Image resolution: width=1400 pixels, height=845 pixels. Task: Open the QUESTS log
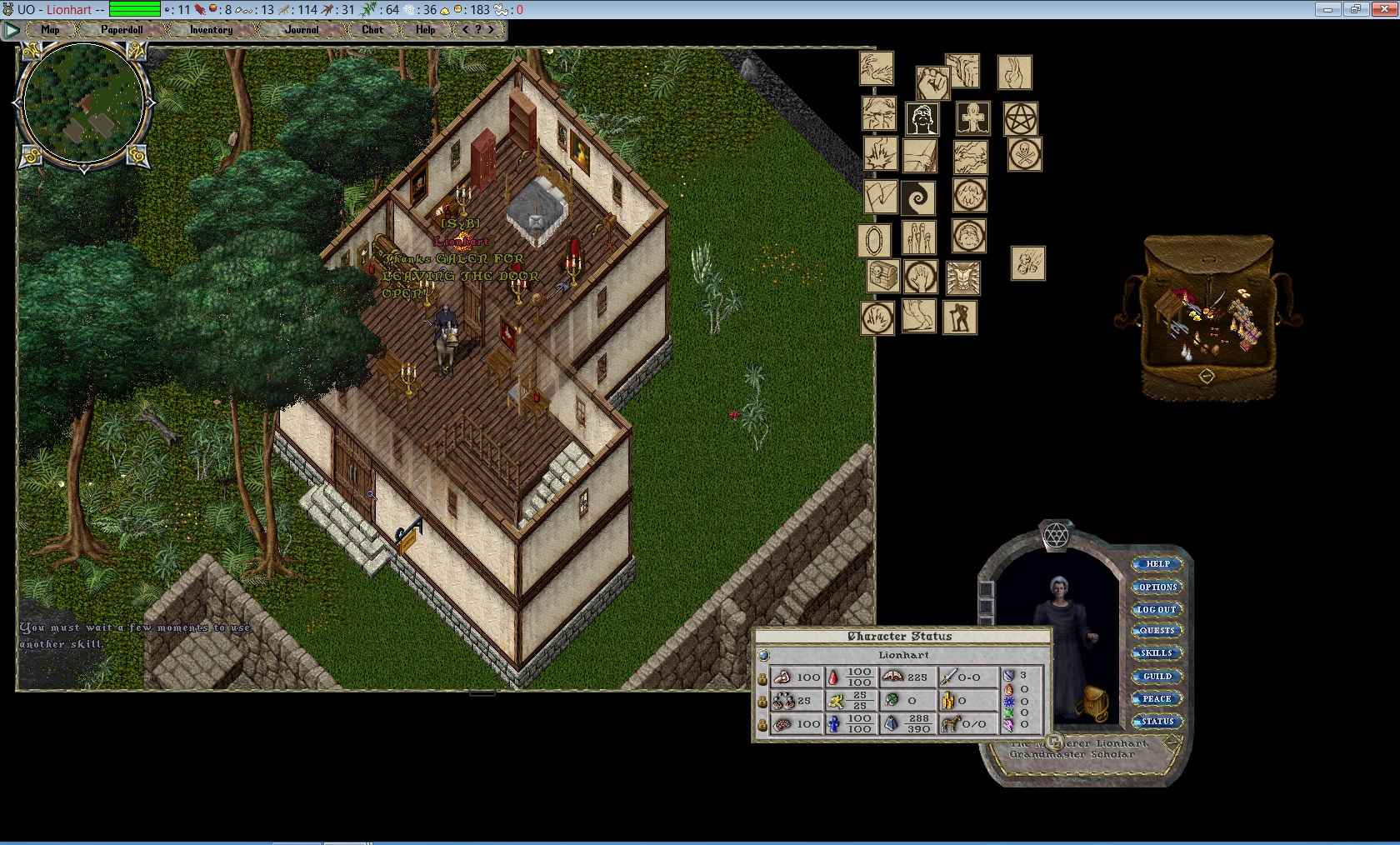(1157, 631)
